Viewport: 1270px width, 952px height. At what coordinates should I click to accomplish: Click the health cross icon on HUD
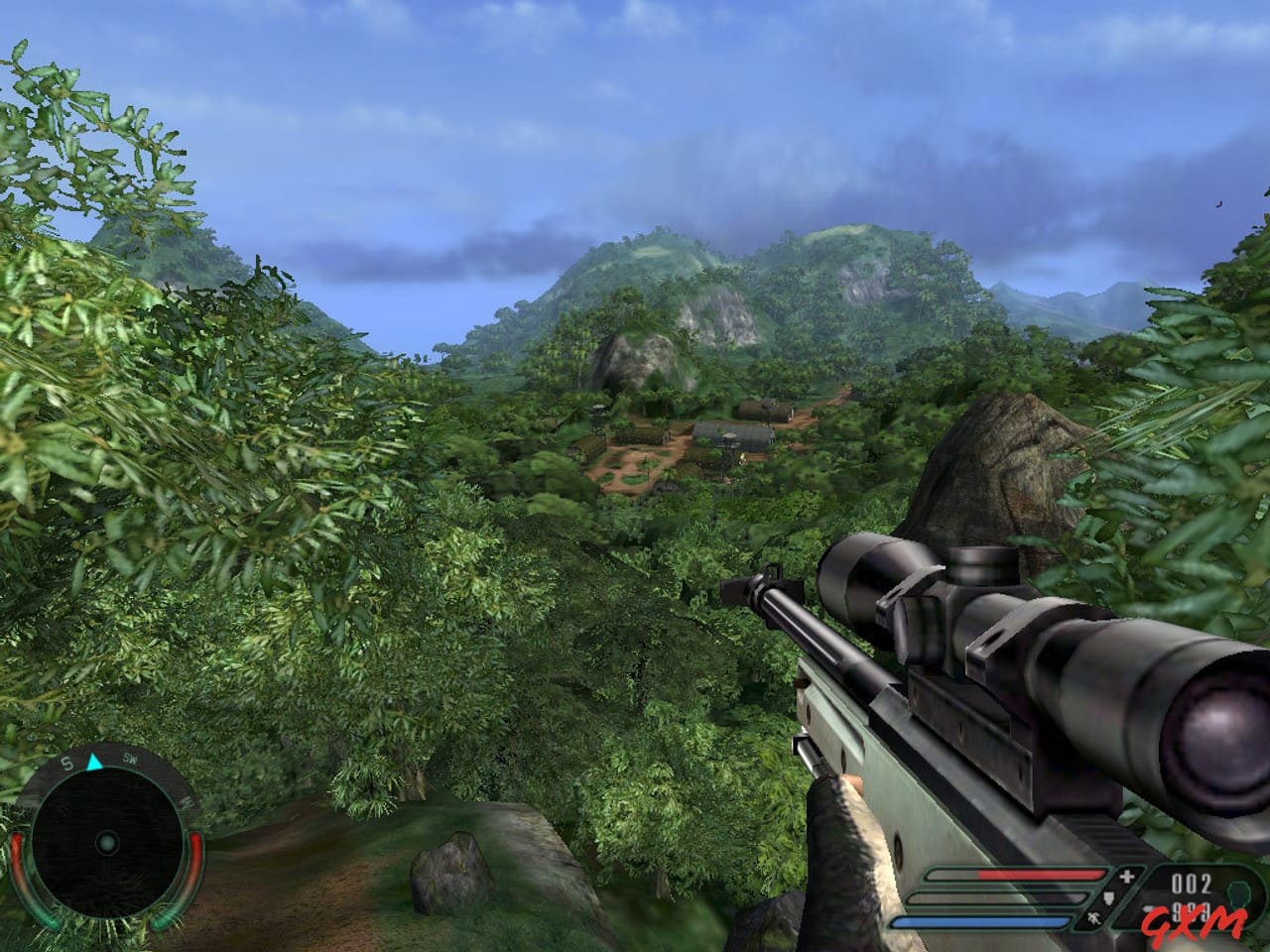point(1126,877)
